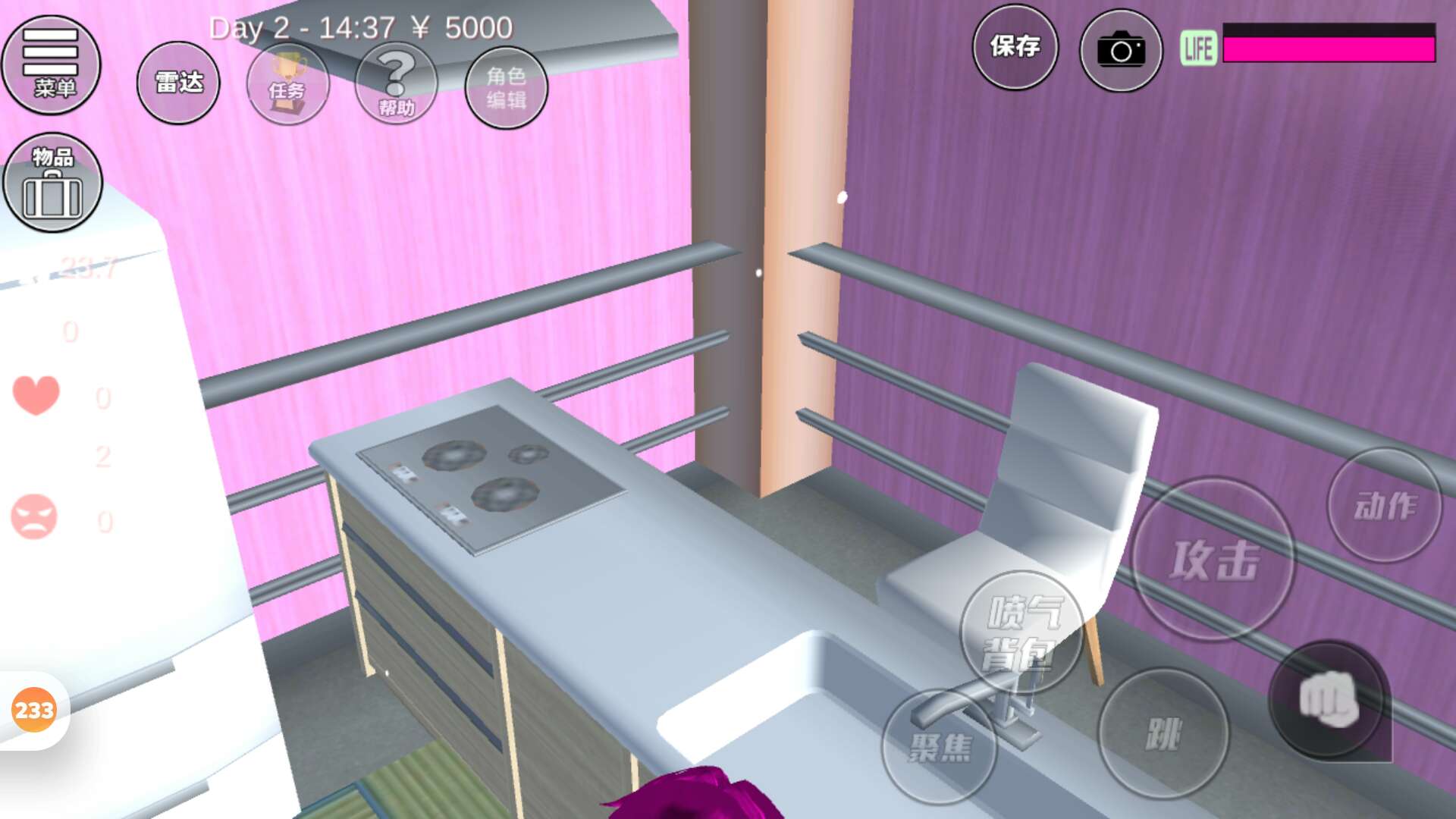This screenshot has height=819, width=1456.
Task: Open the 动作 actions button
Action: pyautogui.click(x=1384, y=505)
